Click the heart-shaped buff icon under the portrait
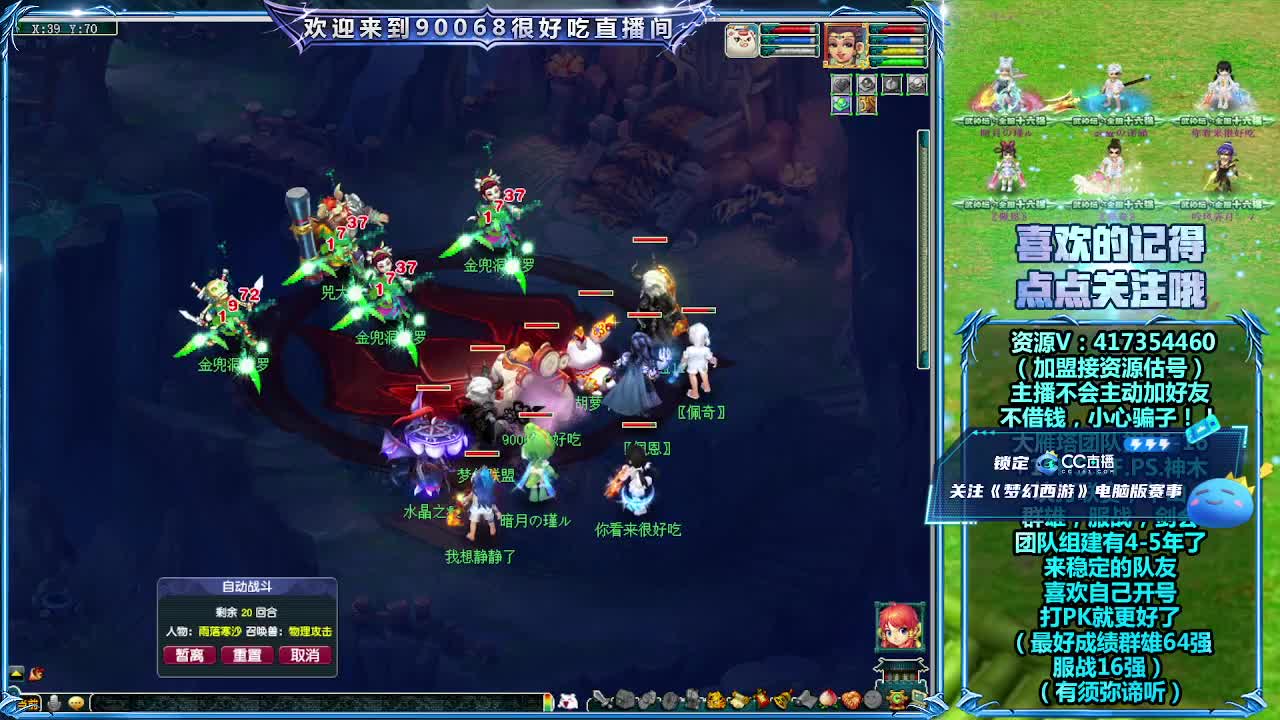1280x720 pixels. [x=841, y=84]
